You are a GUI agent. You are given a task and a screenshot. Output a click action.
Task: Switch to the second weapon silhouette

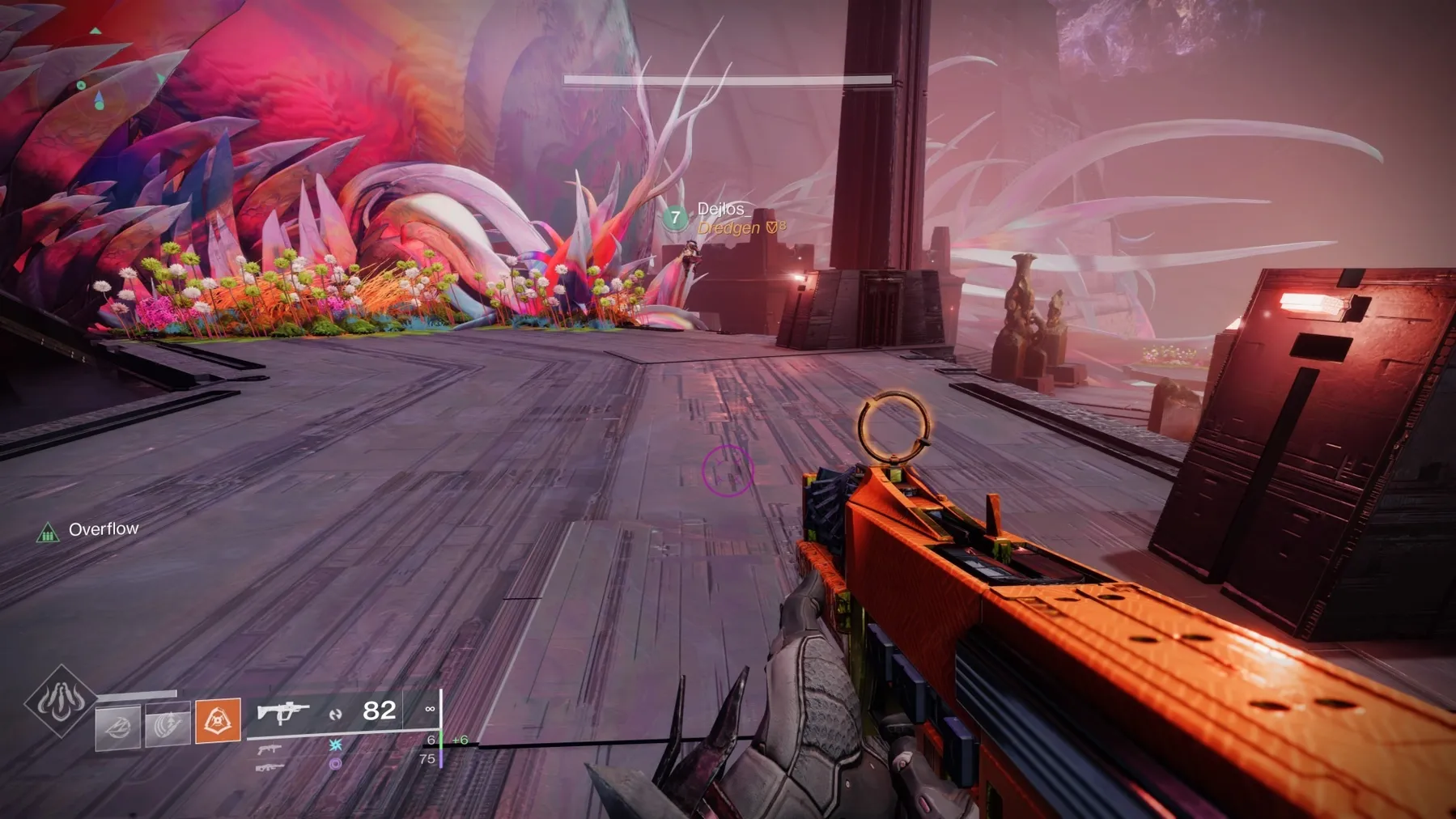(270, 749)
